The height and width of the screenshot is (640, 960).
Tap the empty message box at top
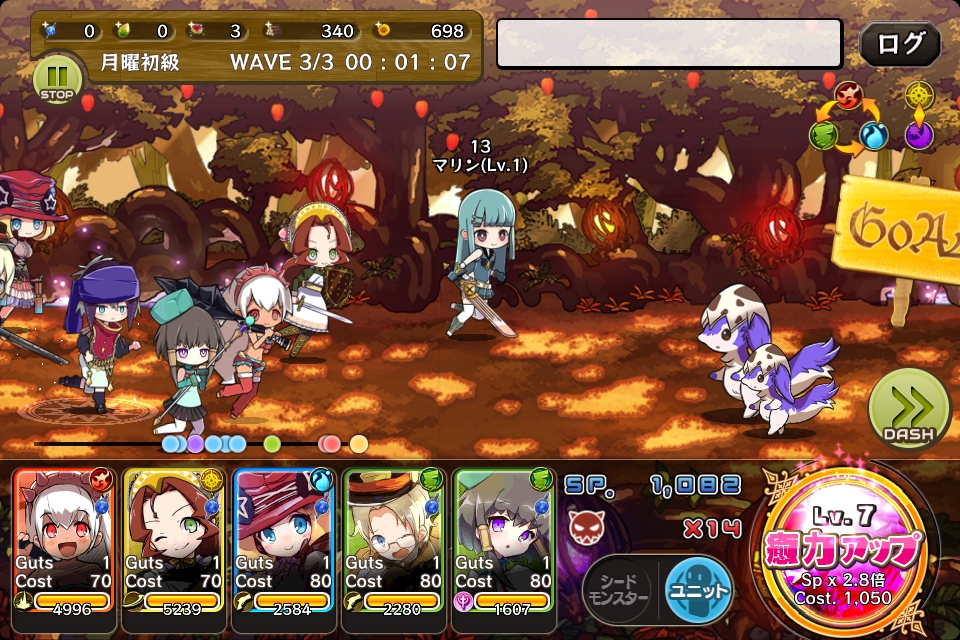tap(669, 43)
